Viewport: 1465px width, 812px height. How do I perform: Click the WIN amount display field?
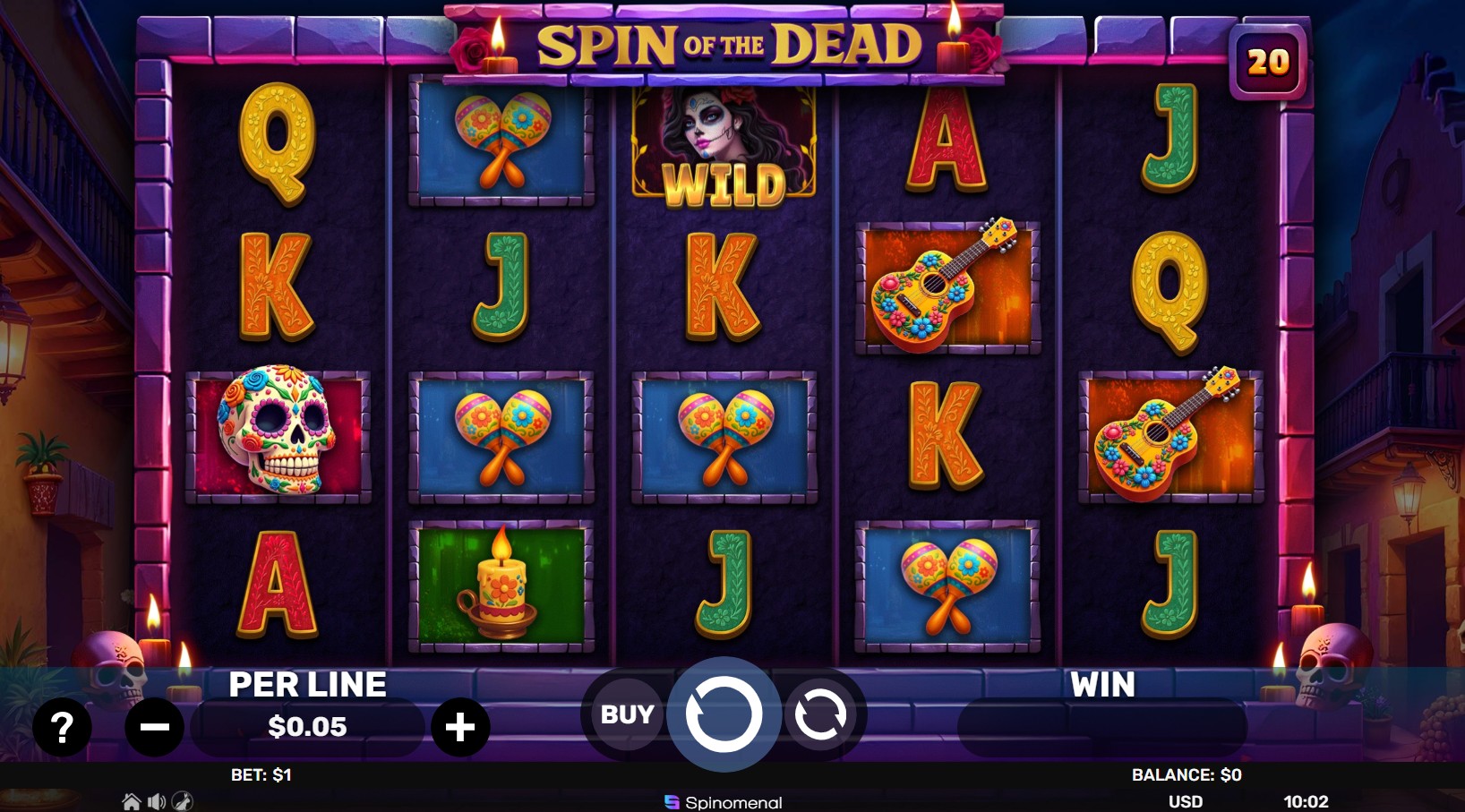click(1101, 728)
